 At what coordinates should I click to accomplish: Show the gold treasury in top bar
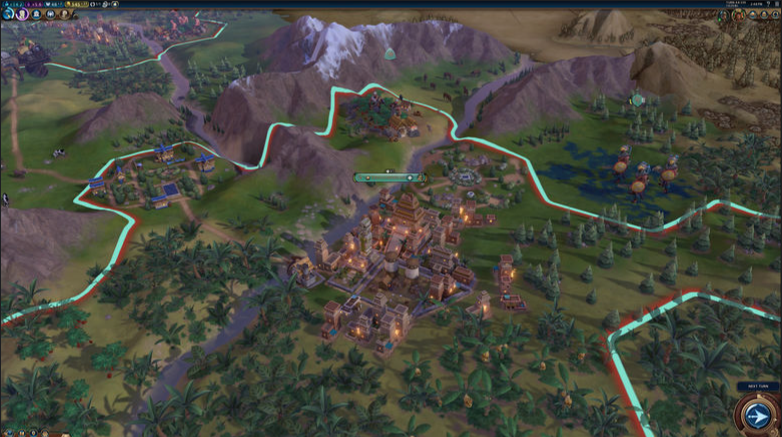(78, 4)
